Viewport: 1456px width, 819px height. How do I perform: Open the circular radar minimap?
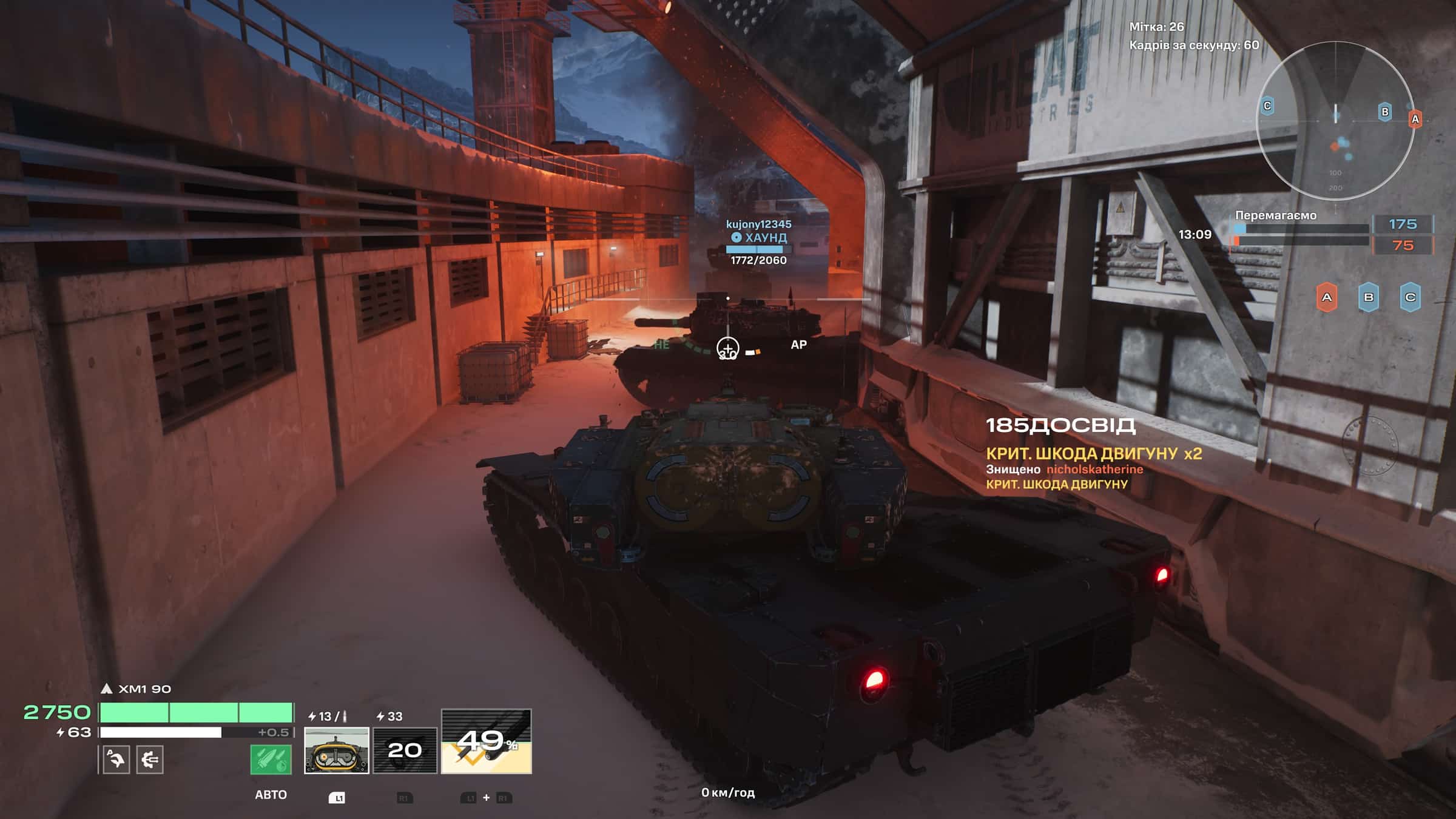(x=1335, y=121)
